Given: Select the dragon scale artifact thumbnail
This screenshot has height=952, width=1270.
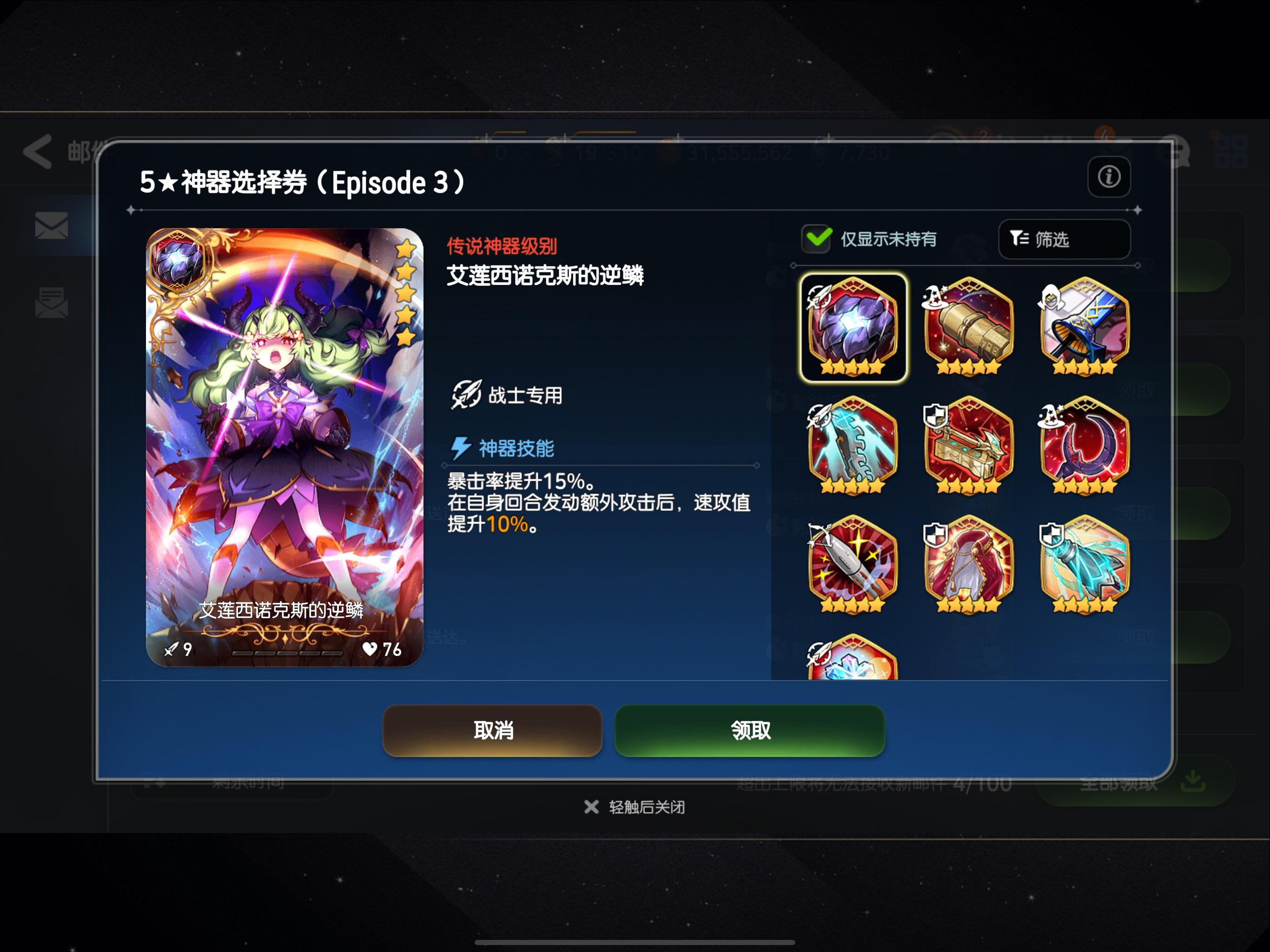Looking at the screenshot, I should [x=854, y=324].
